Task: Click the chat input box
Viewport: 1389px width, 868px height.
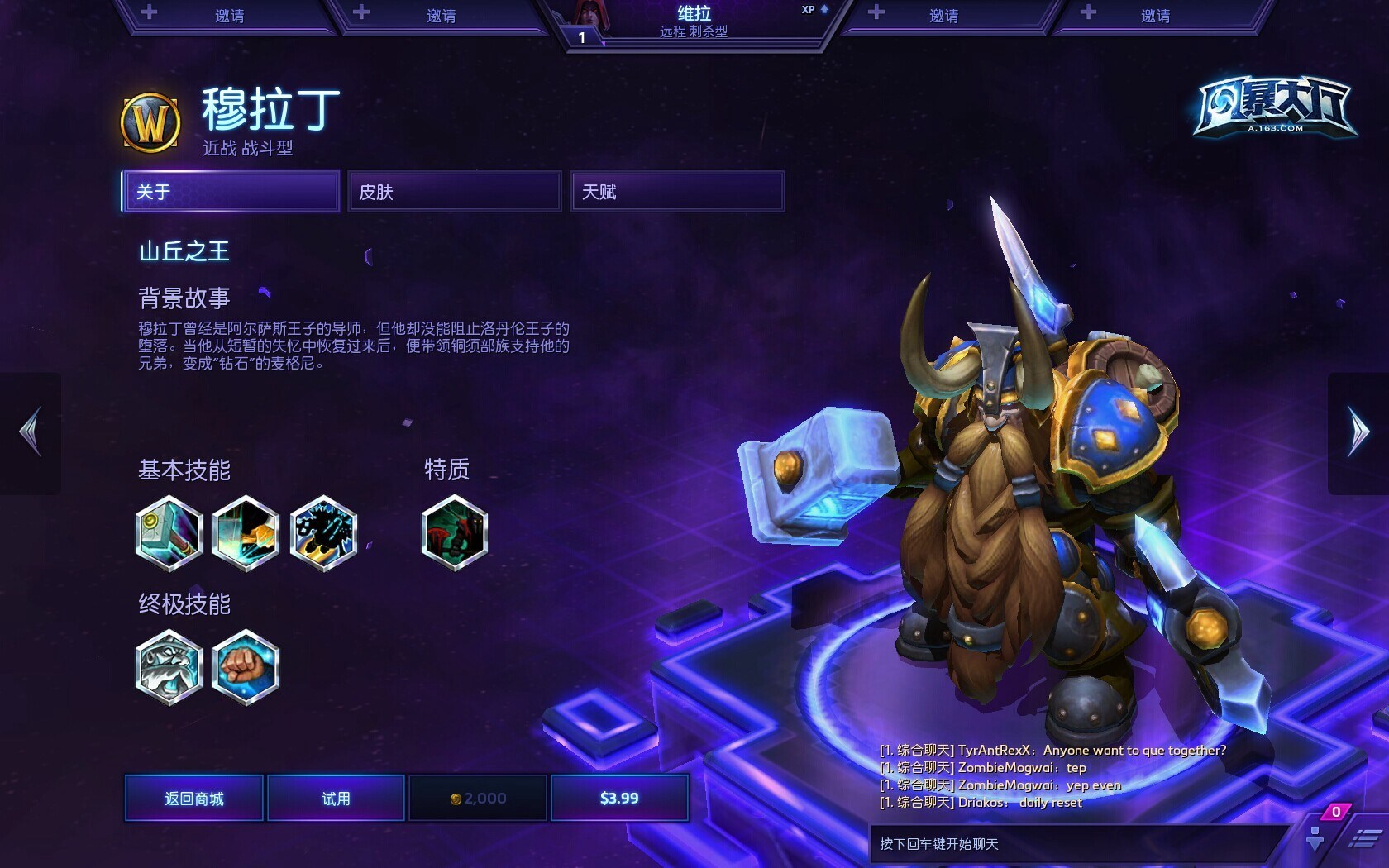Action: pos(1075,844)
